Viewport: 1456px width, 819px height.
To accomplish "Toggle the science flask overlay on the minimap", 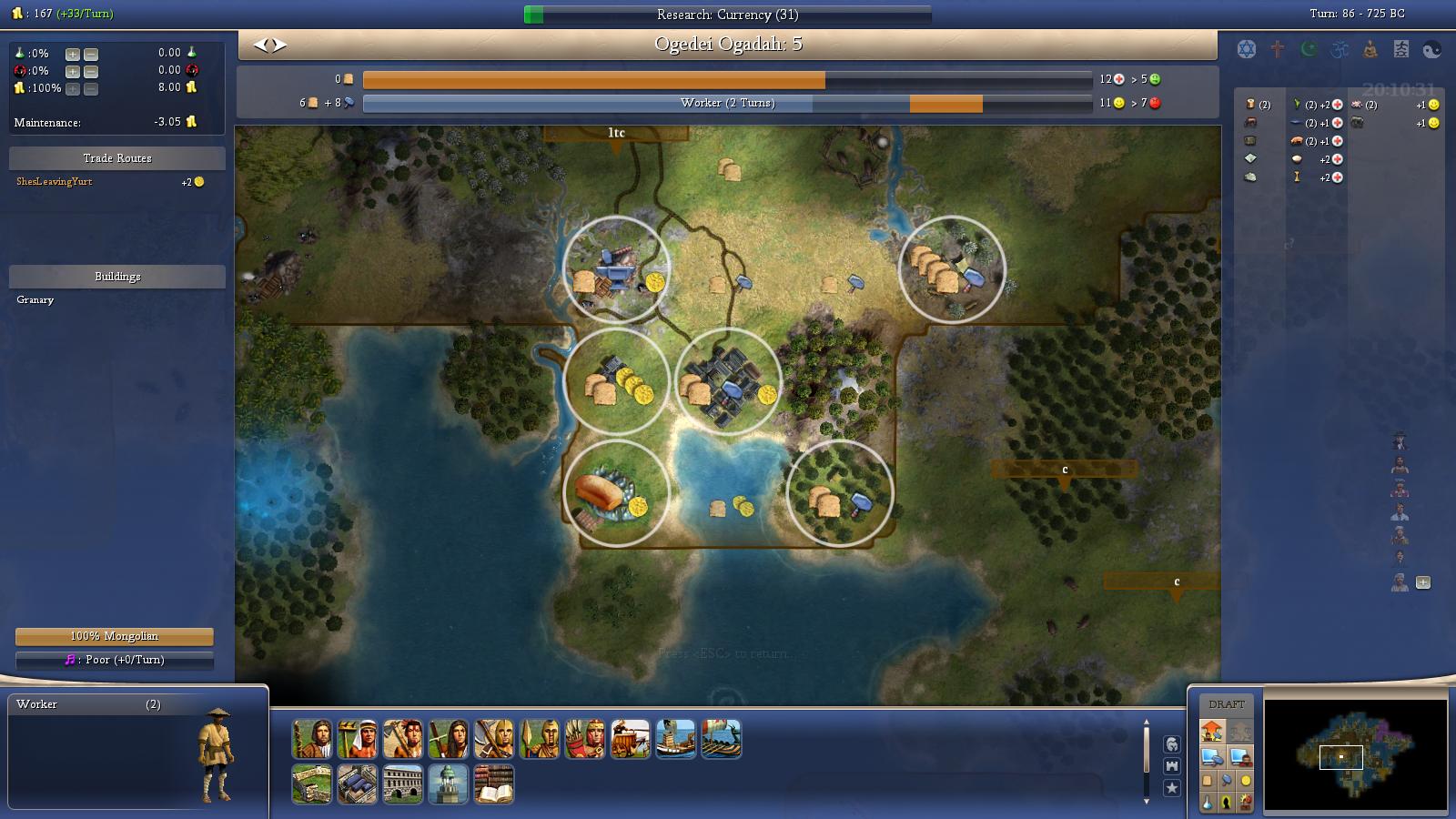I will pos(1207,802).
